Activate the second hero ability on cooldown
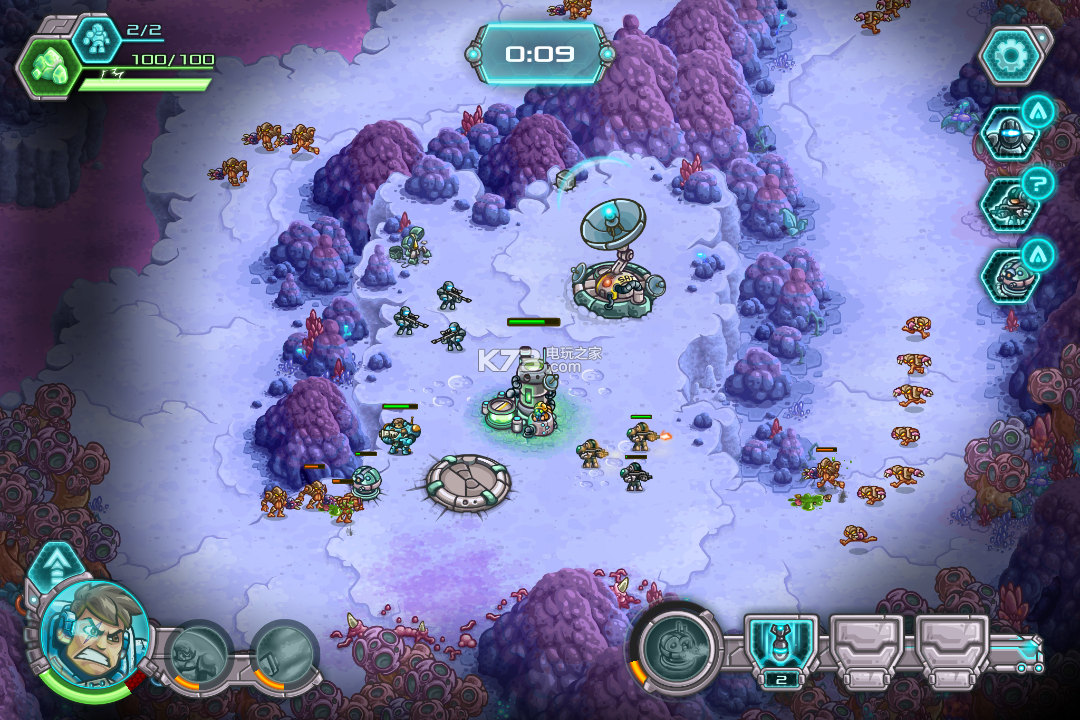 tap(283, 655)
